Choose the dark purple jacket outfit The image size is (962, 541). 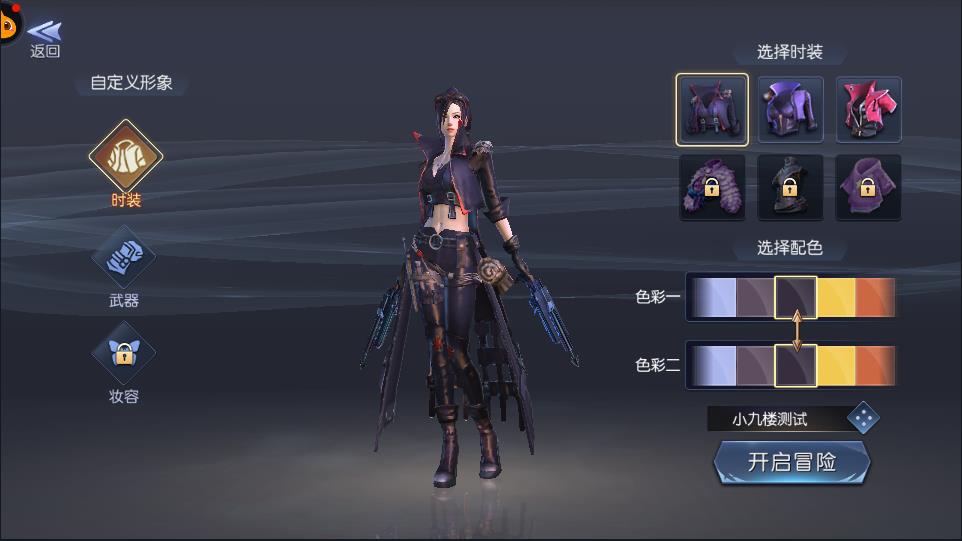pos(711,110)
